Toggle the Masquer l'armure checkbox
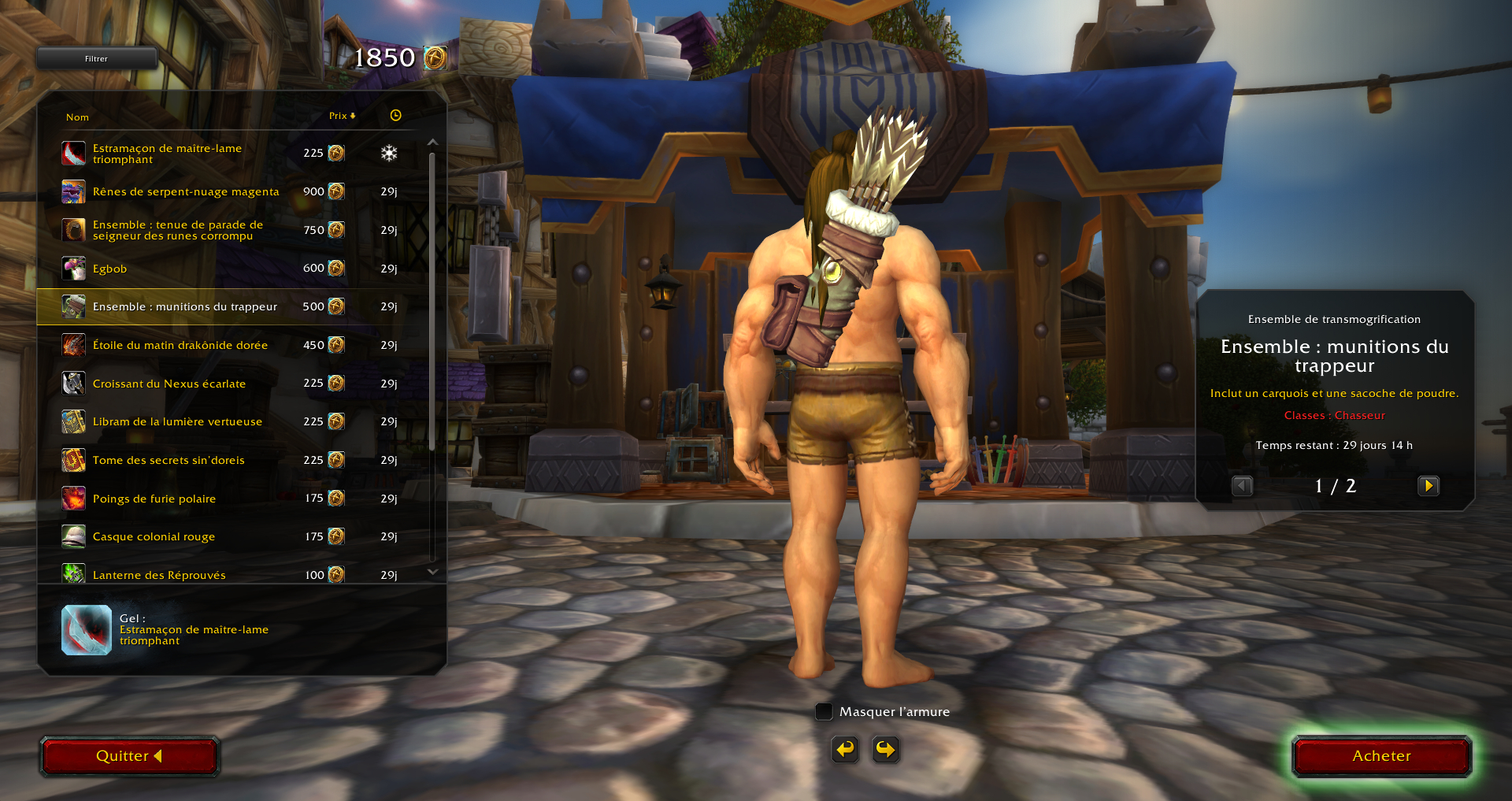The height and width of the screenshot is (801, 1512). pos(824,711)
